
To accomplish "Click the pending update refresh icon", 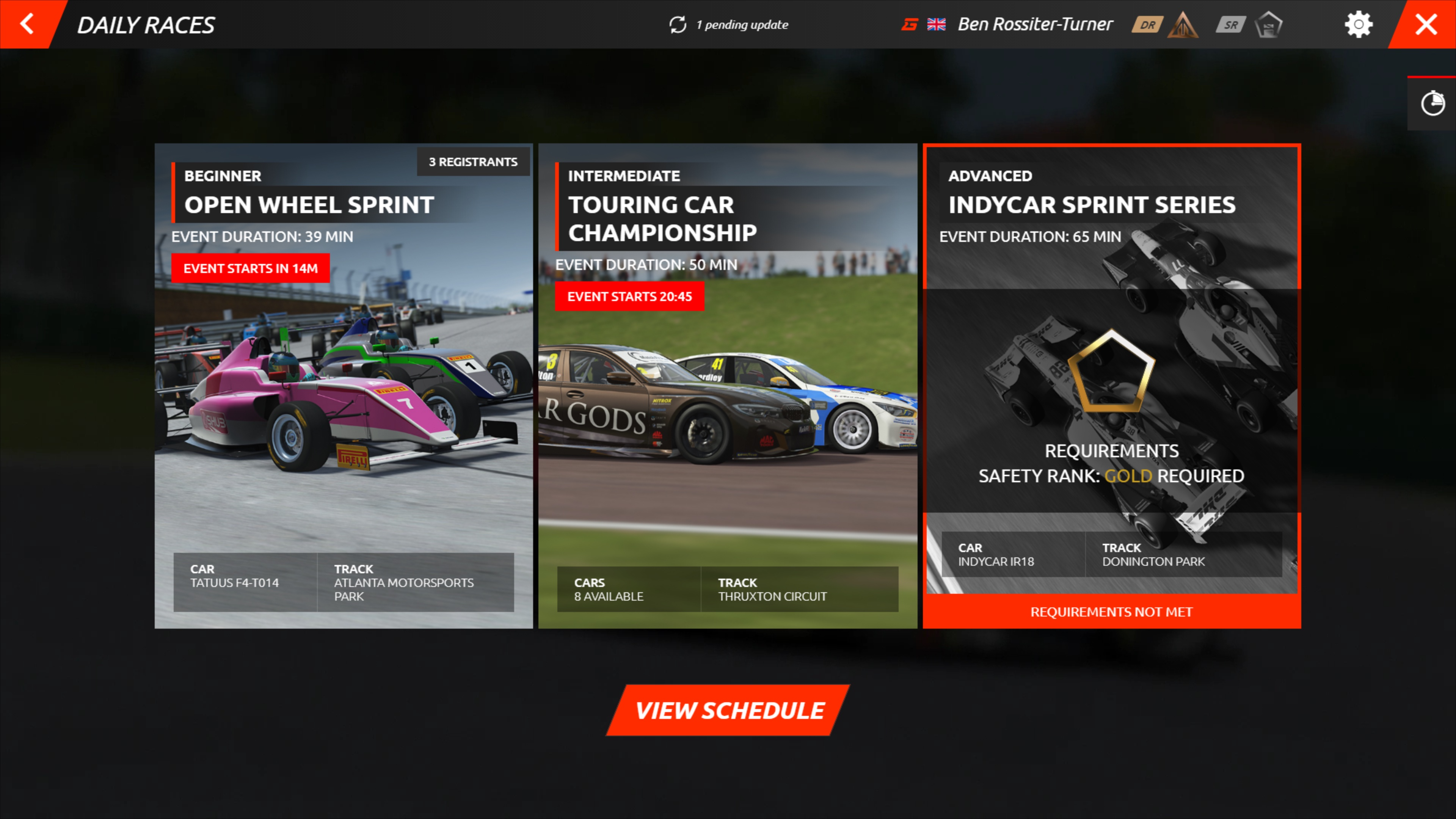I will 679,24.
